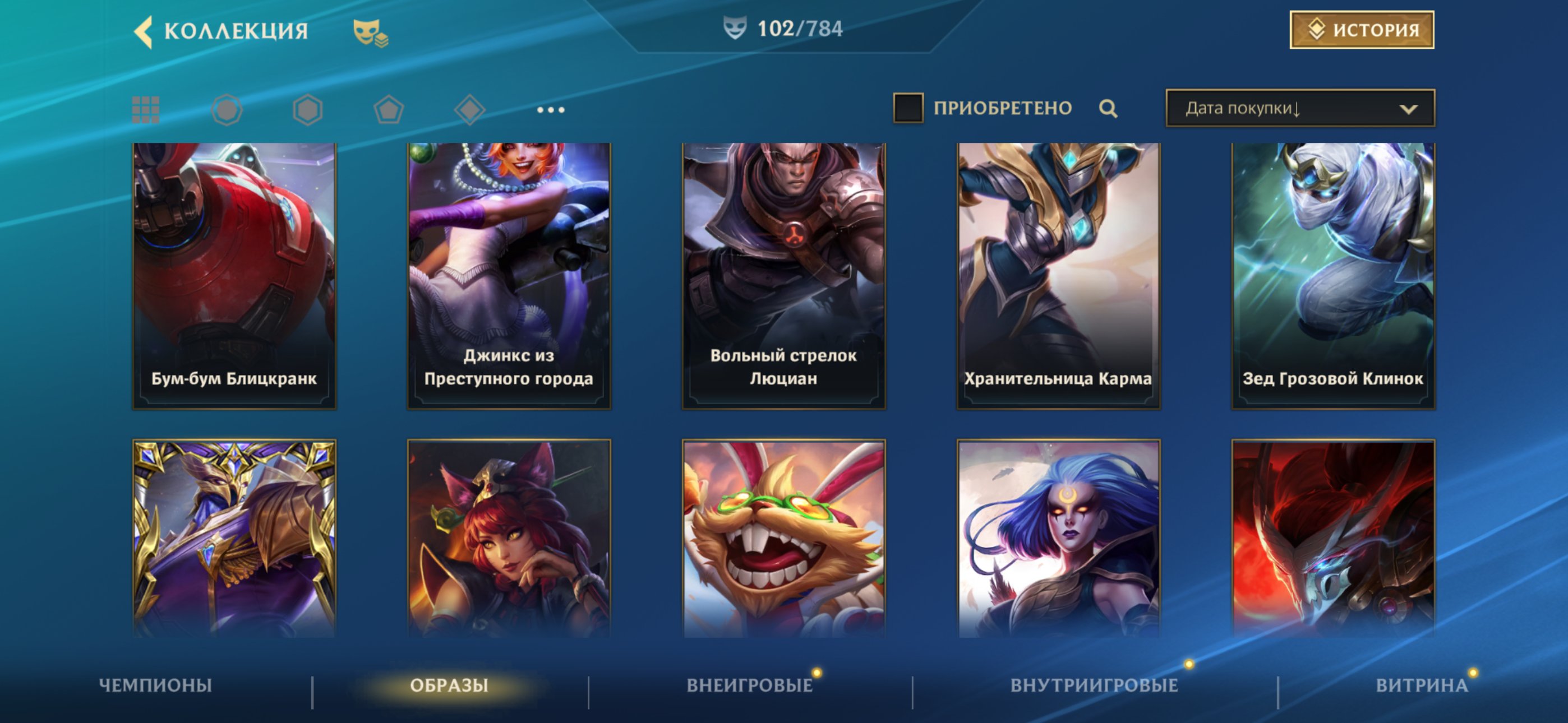1568x723 pixels.
Task: Switch to the Внеигровые tab
Action: pos(749,685)
